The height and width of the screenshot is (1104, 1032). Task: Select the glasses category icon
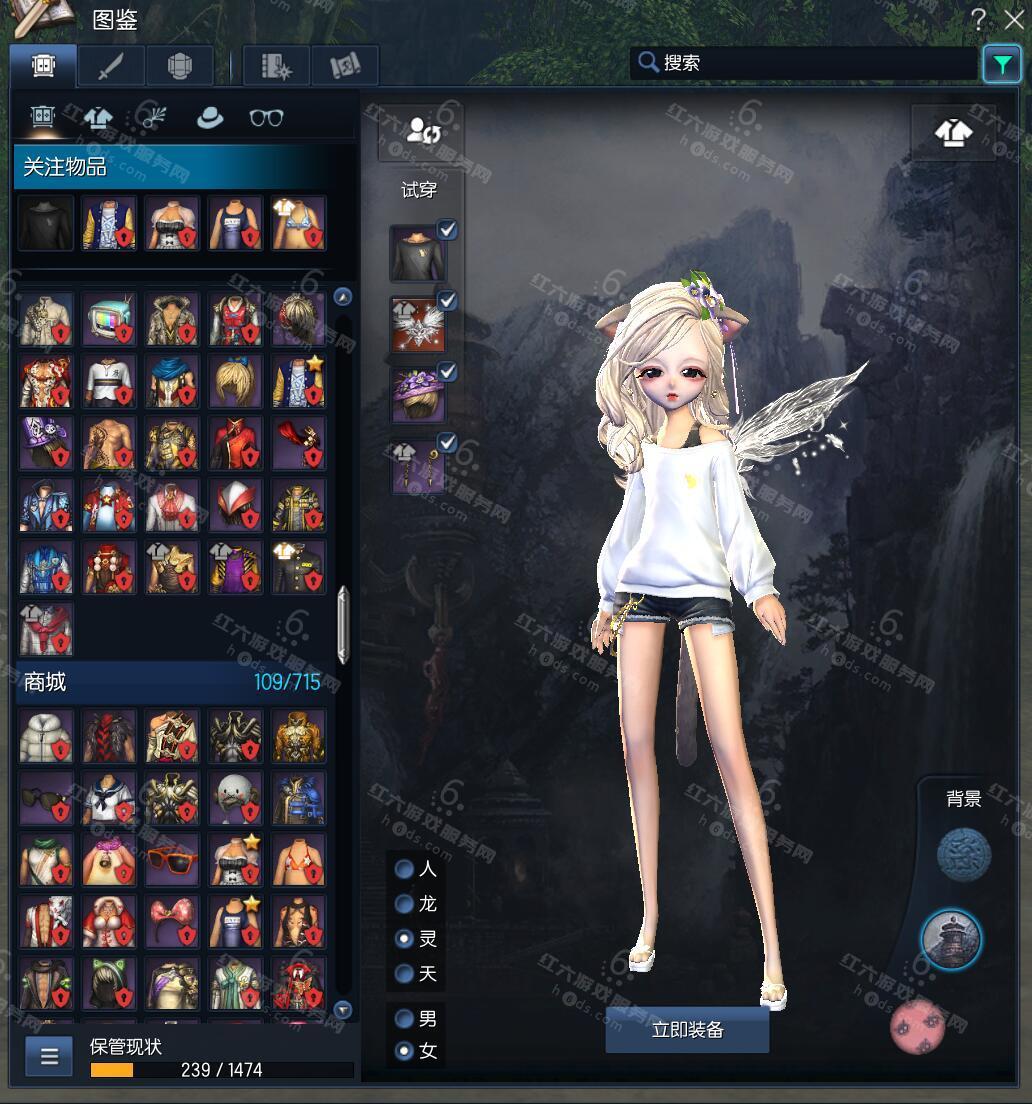coord(266,118)
